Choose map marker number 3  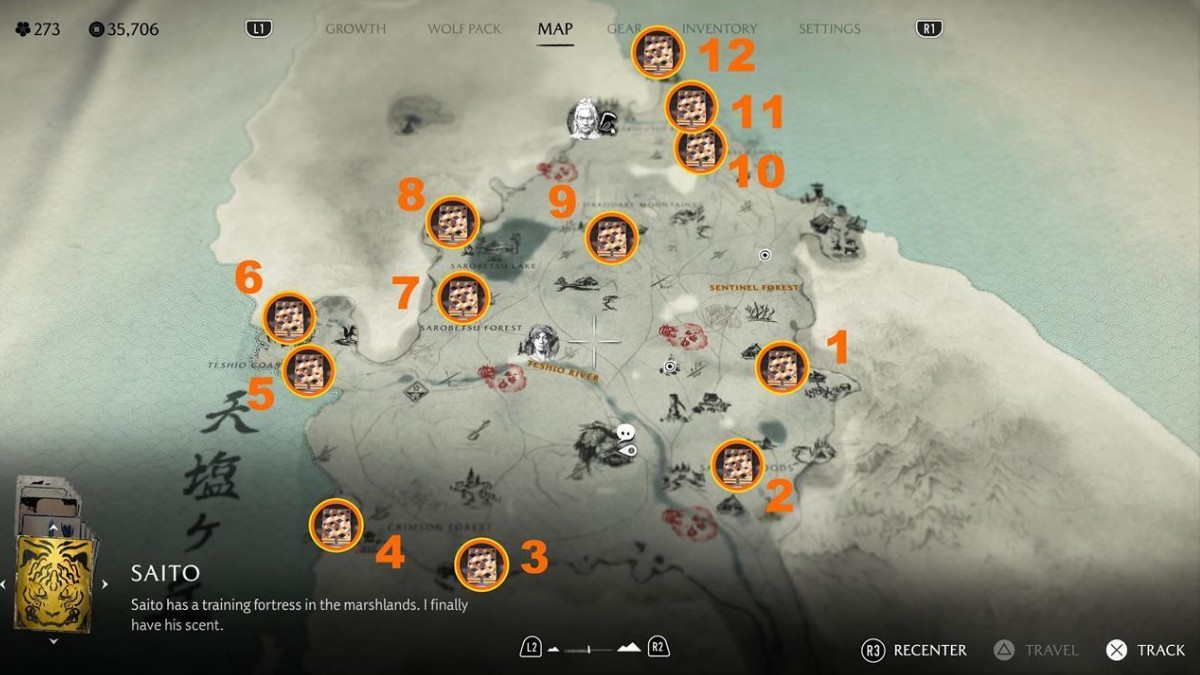[481, 564]
